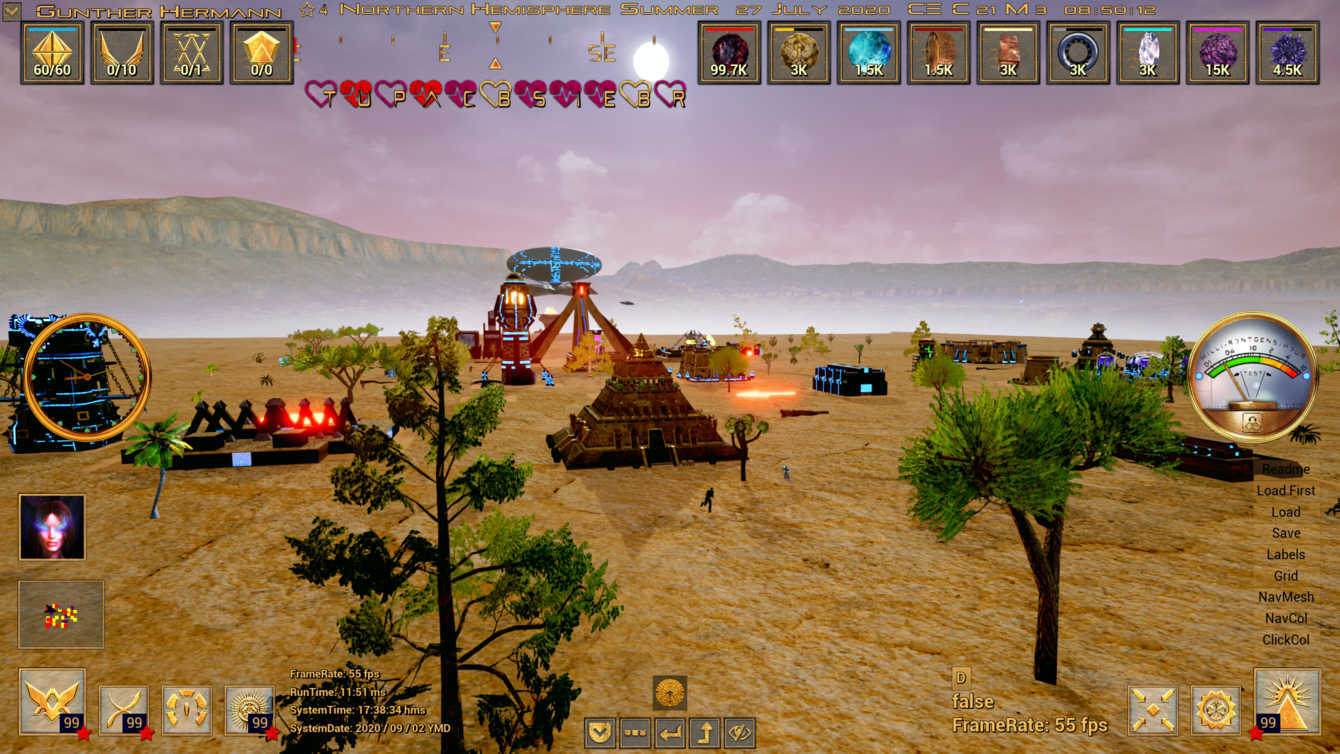Select the female character portrait

[x=52, y=527]
